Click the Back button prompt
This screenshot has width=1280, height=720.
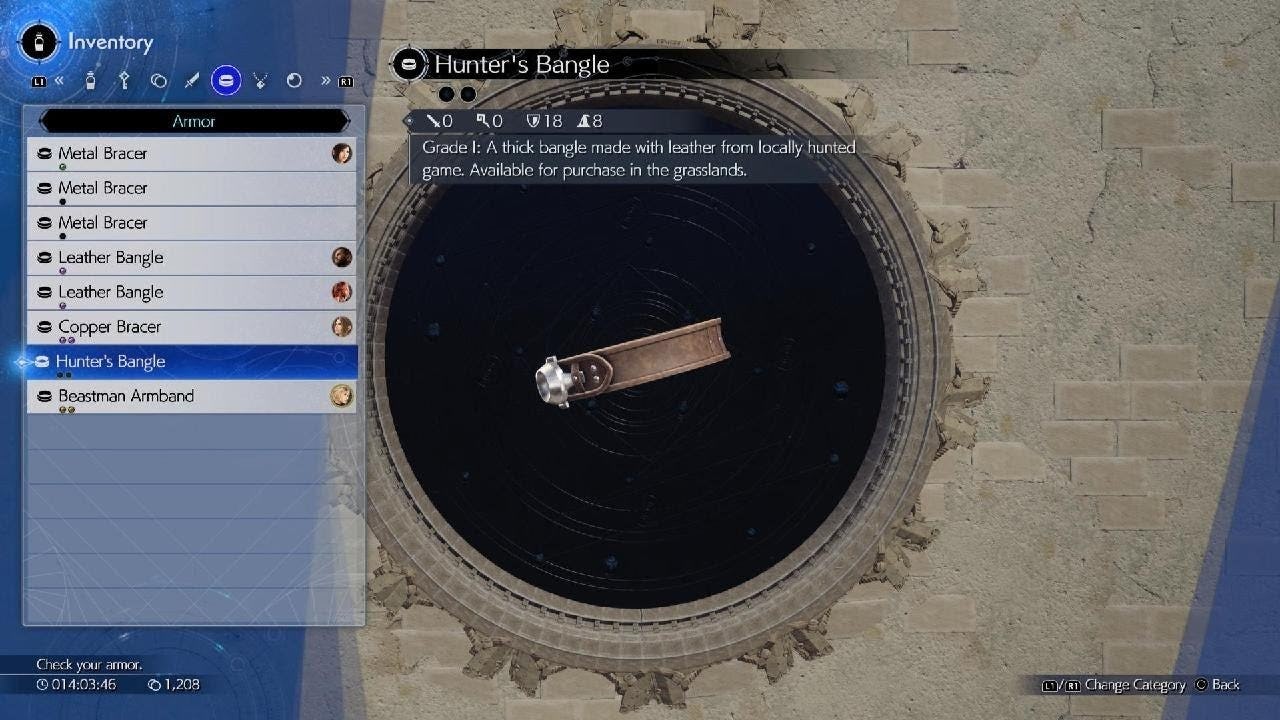pos(1222,685)
